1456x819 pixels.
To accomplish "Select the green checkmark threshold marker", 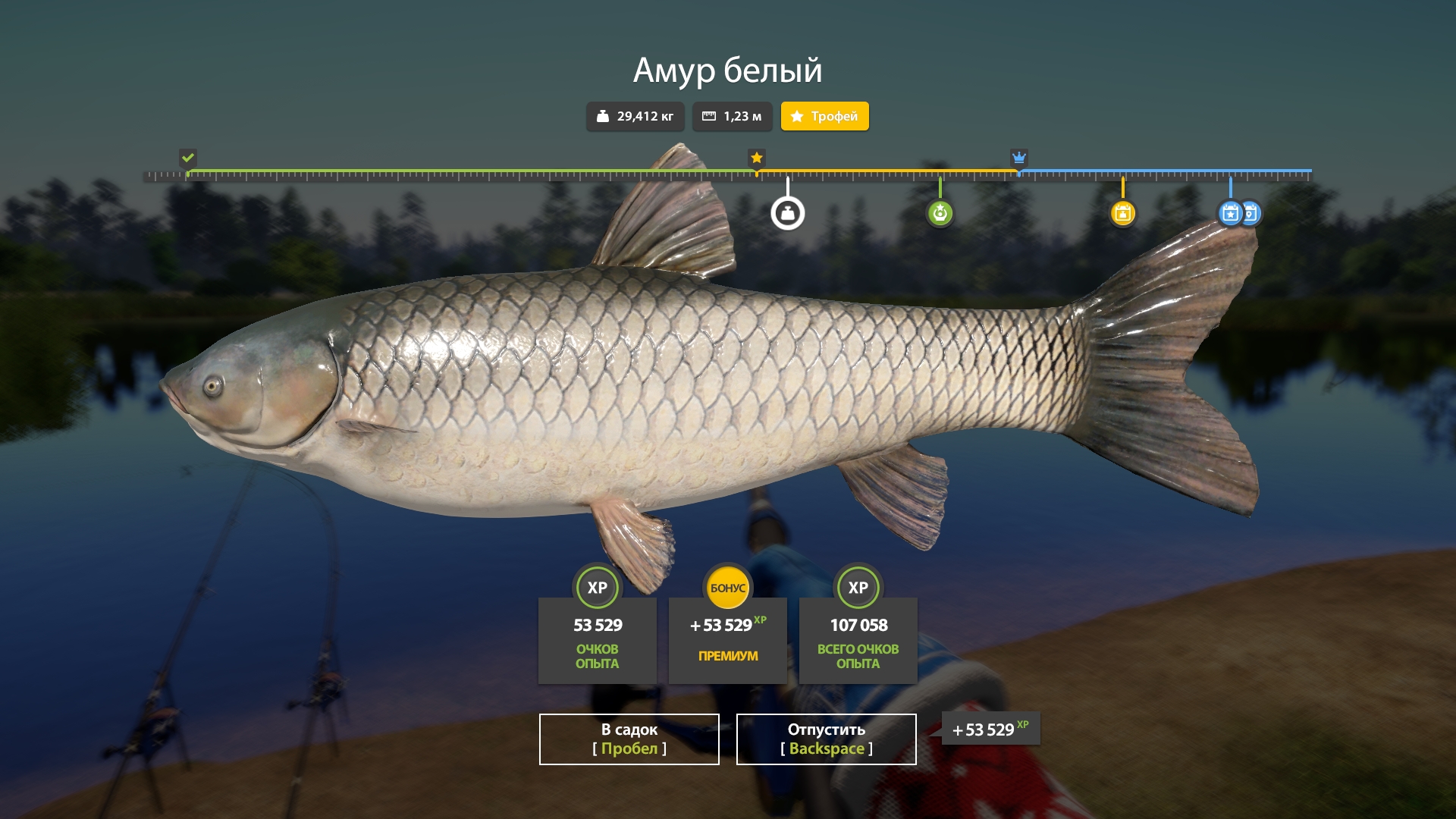I will [x=188, y=158].
